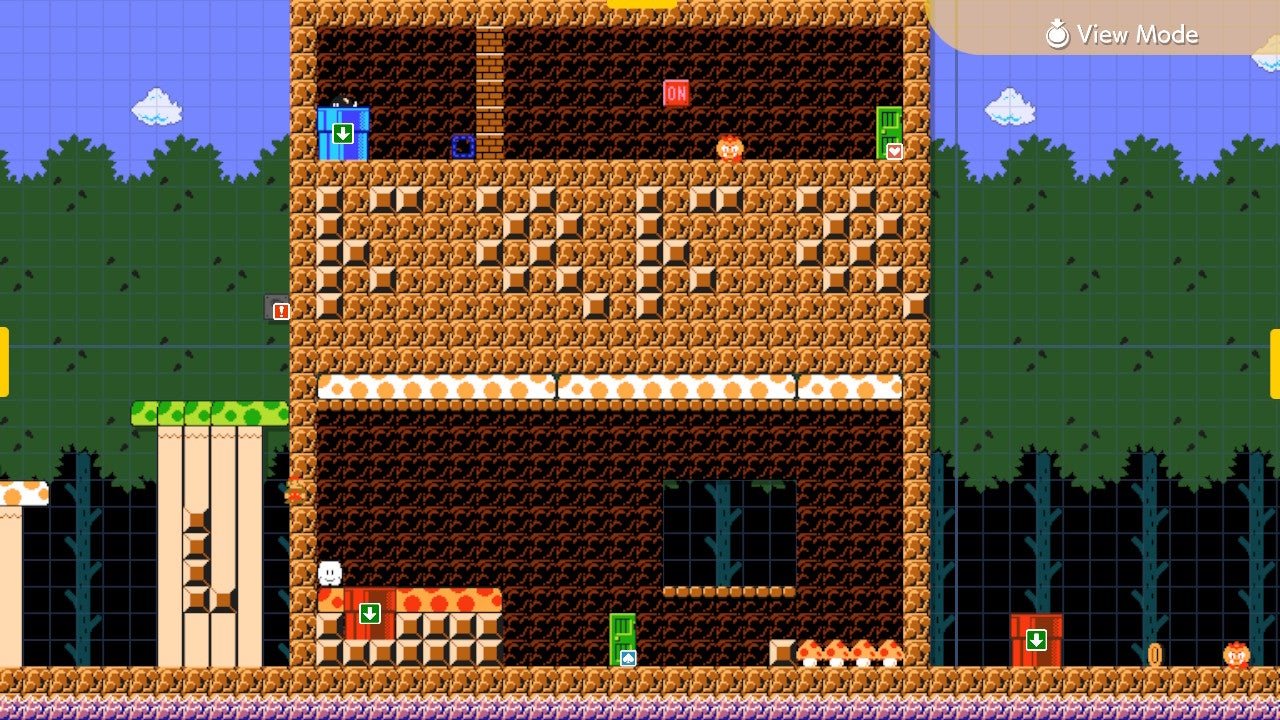Click the Galoomba at the bottom-right ground
Image resolution: width=1280 pixels, height=720 pixels.
(x=1236, y=655)
